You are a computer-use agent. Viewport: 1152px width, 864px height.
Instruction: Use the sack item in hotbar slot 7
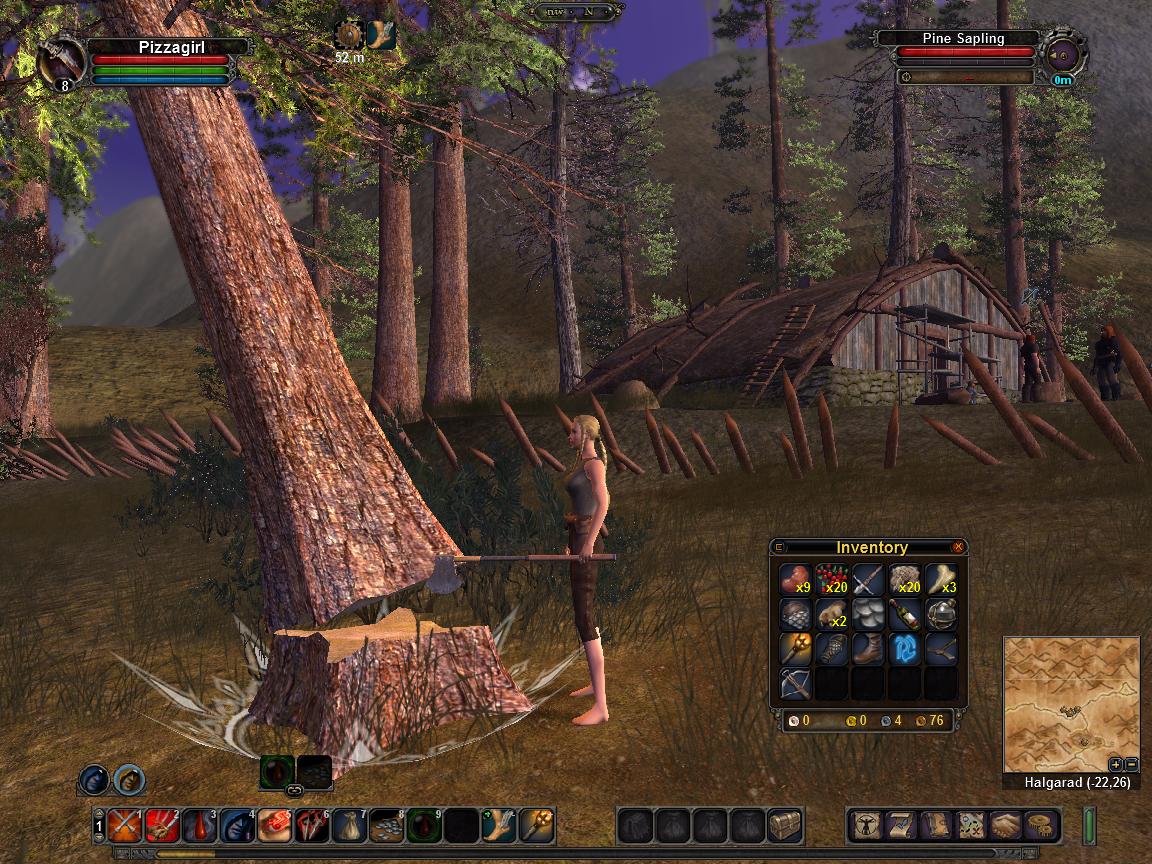tap(349, 825)
